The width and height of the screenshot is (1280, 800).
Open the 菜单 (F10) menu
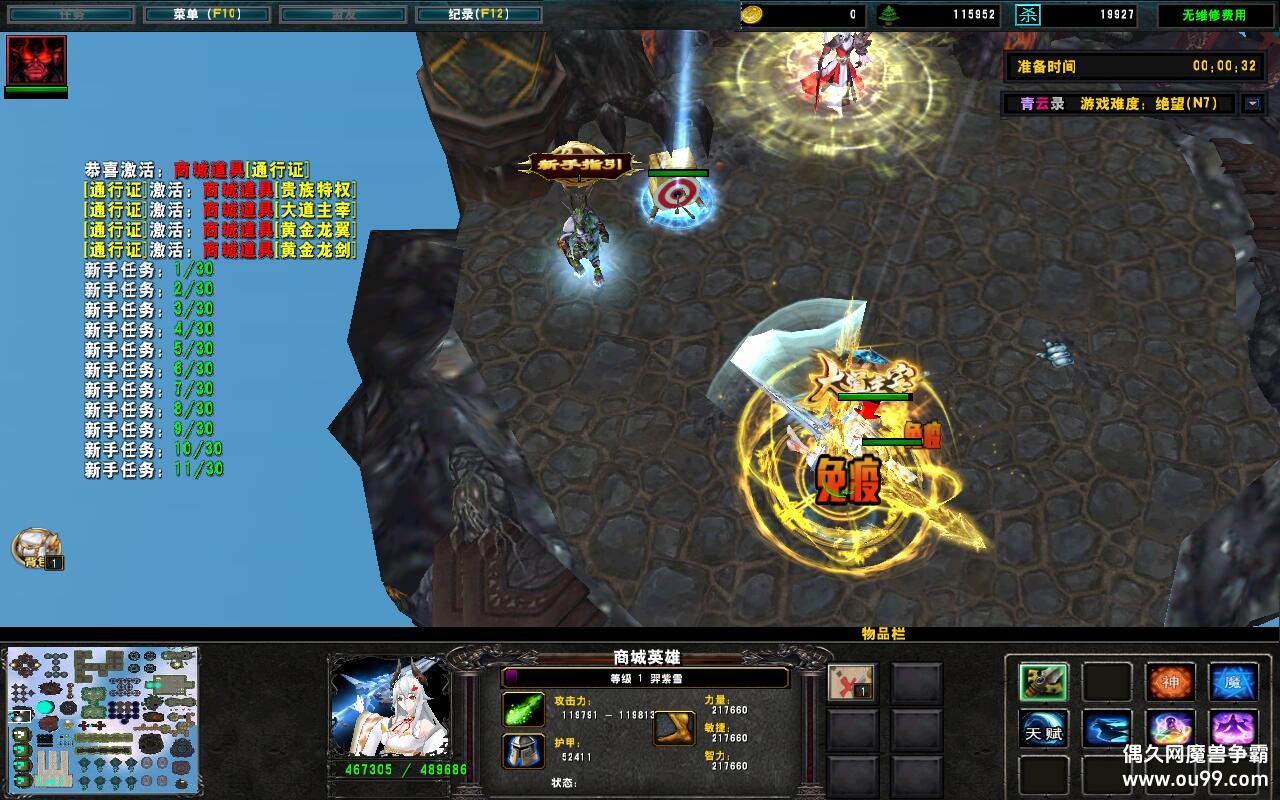(x=206, y=15)
